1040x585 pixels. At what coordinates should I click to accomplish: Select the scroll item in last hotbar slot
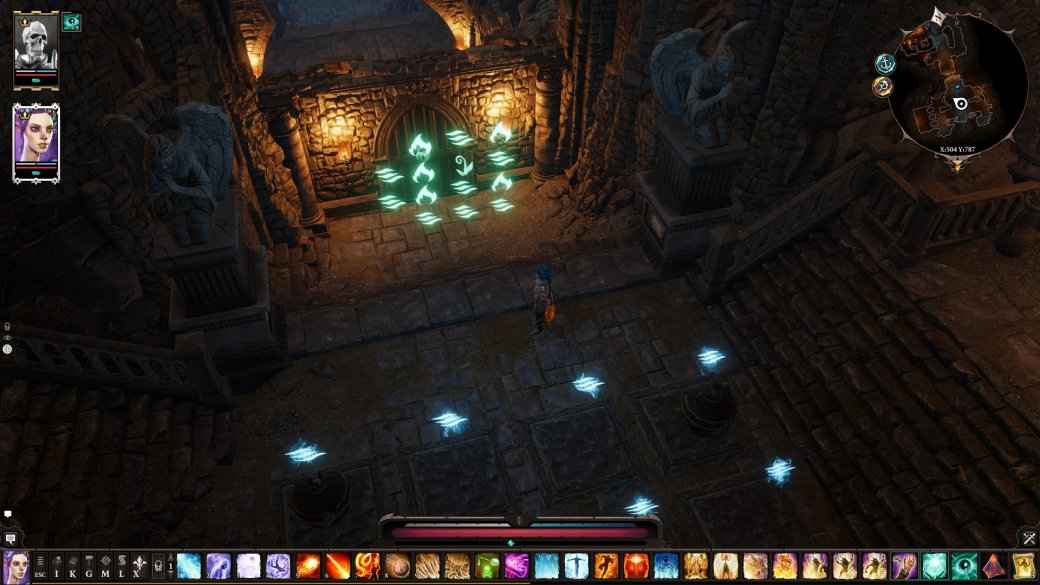point(1022,567)
